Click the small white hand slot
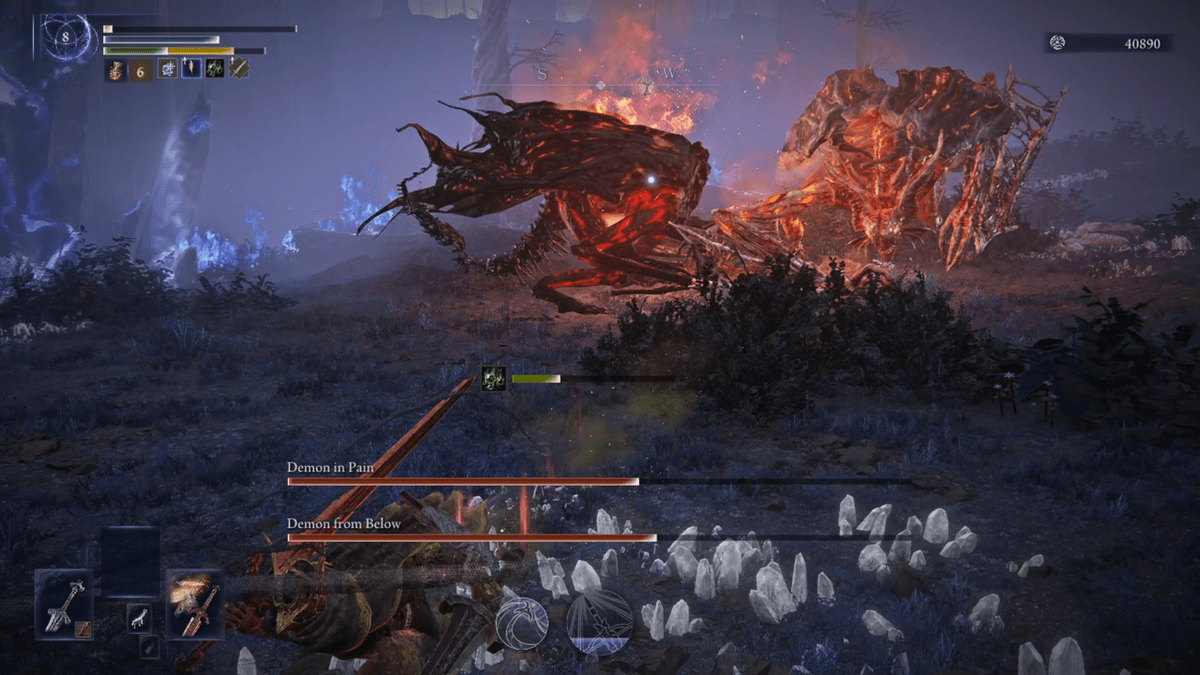This screenshot has width=1200, height=675. (x=140, y=618)
